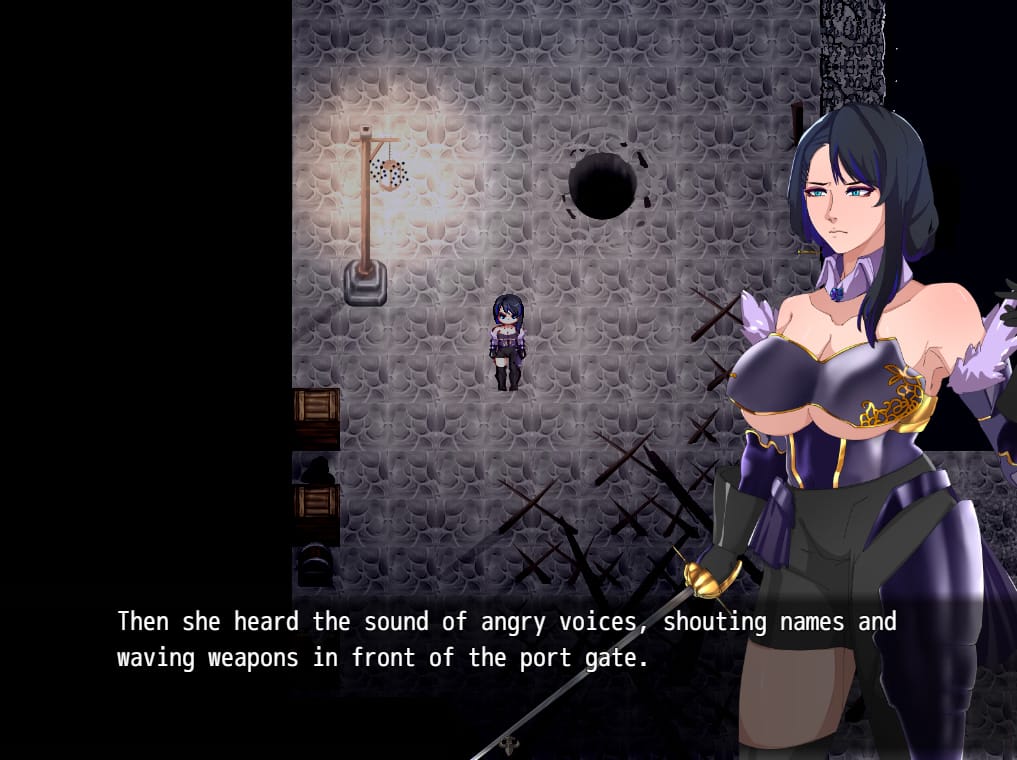1017x760 pixels.
Task: Advance the narration text in the dialogue box
Action: (506, 640)
